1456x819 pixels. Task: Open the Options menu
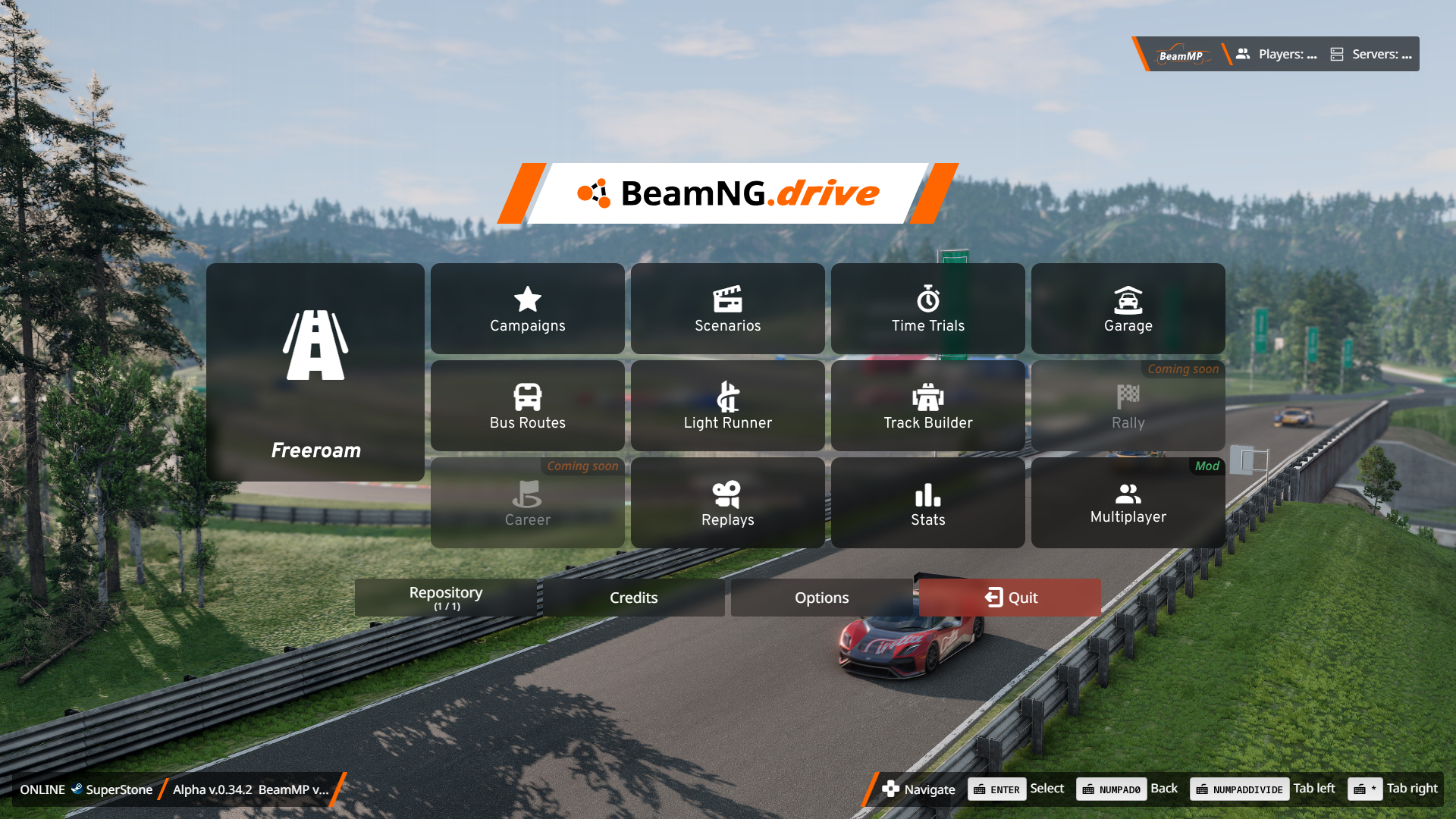822,598
